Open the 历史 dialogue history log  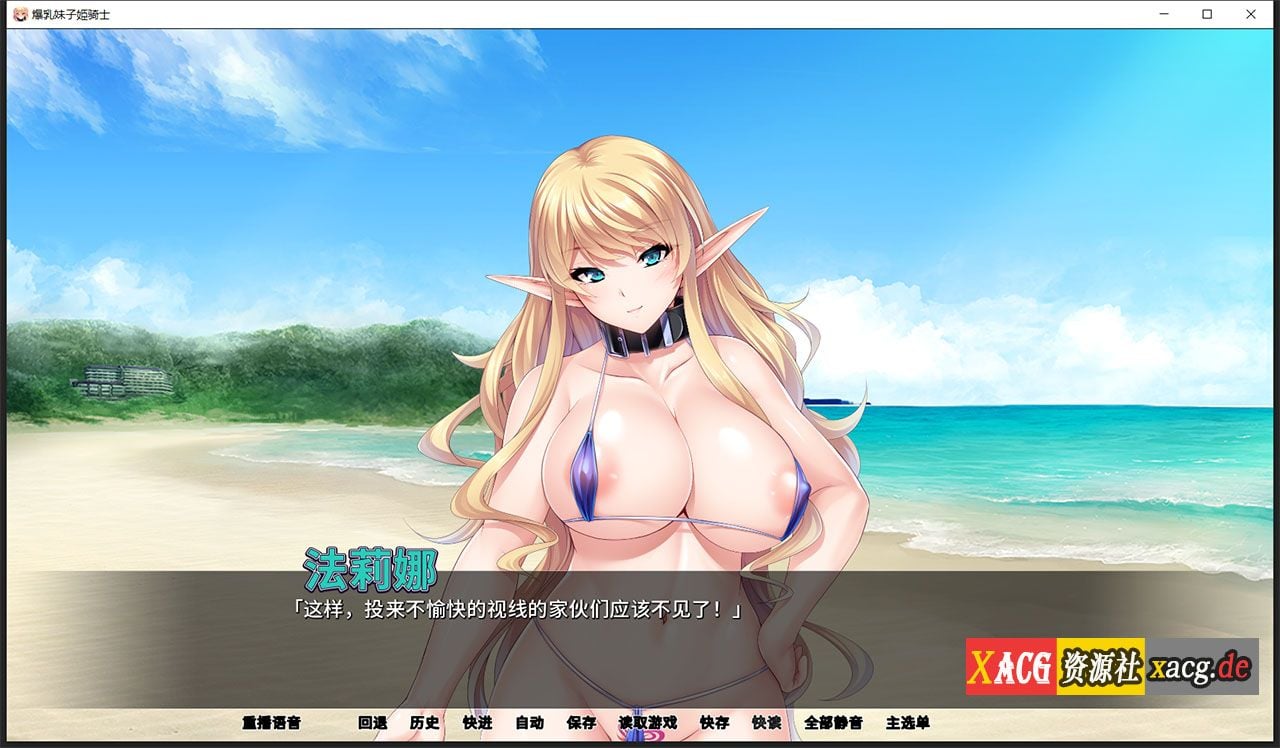pyautogui.click(x=424, y=722)
